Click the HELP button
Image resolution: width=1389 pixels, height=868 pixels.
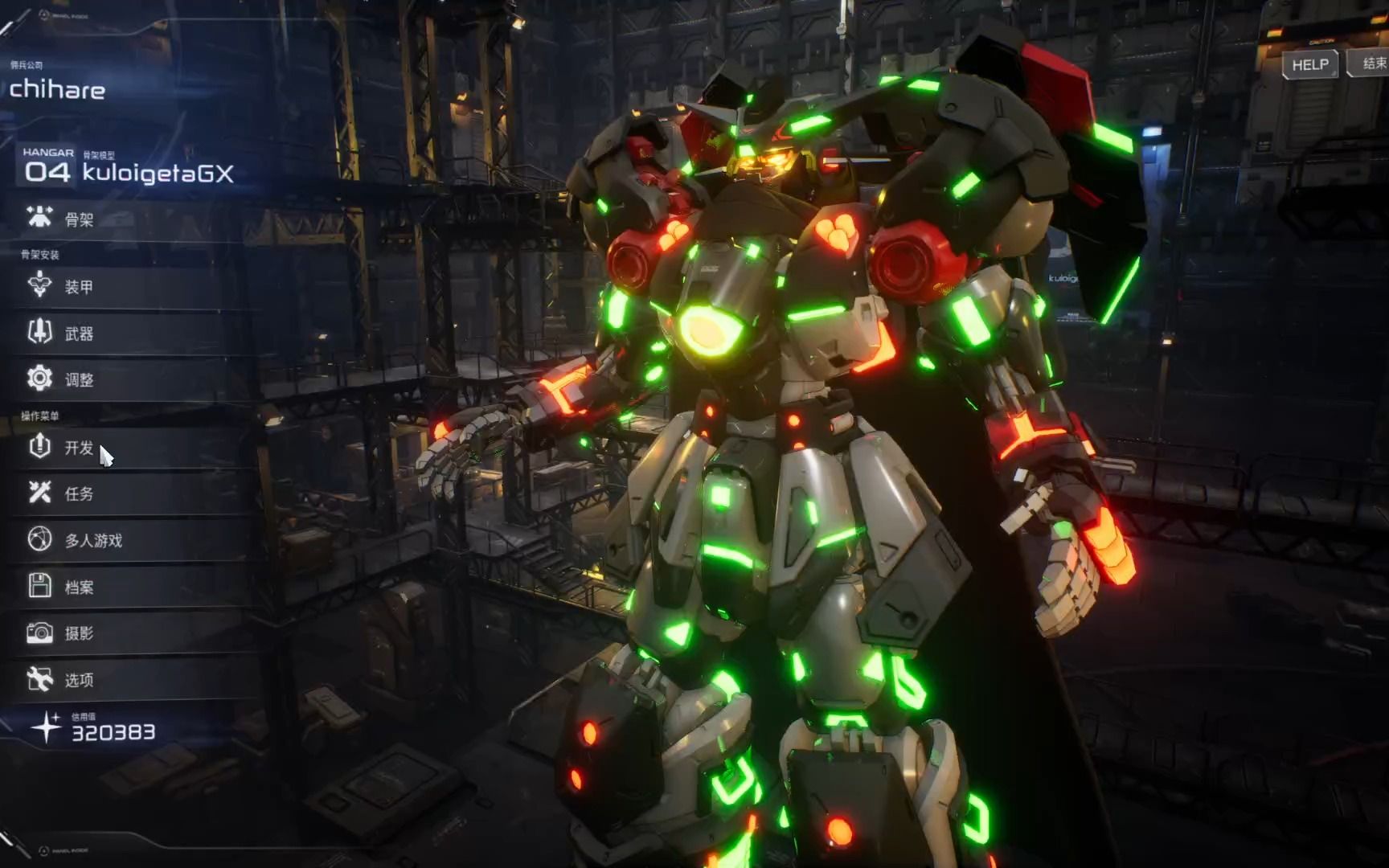pos(1310,64)
